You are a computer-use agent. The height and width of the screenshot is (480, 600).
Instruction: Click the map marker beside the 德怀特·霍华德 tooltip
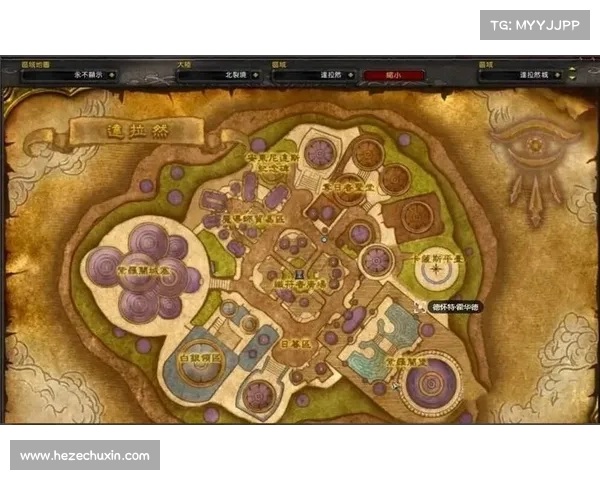click(x=419, y=306)
